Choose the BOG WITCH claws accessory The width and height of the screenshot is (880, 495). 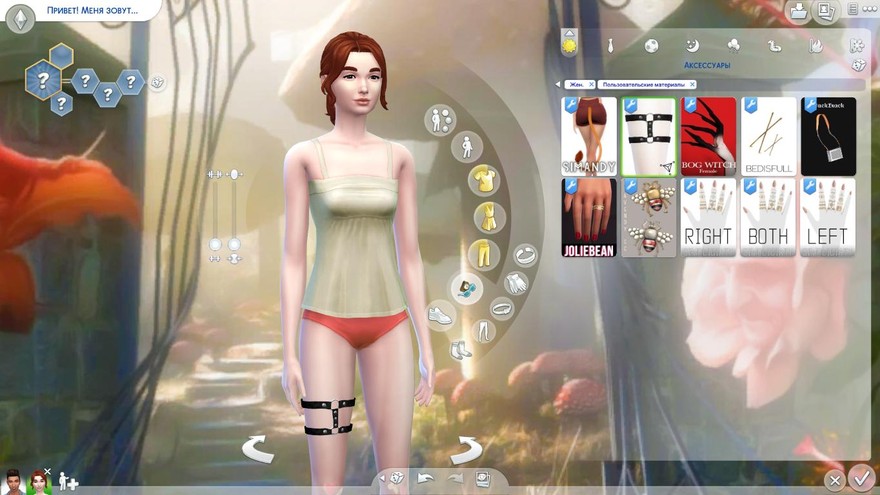pyautogui.click(x=709, y=136)
